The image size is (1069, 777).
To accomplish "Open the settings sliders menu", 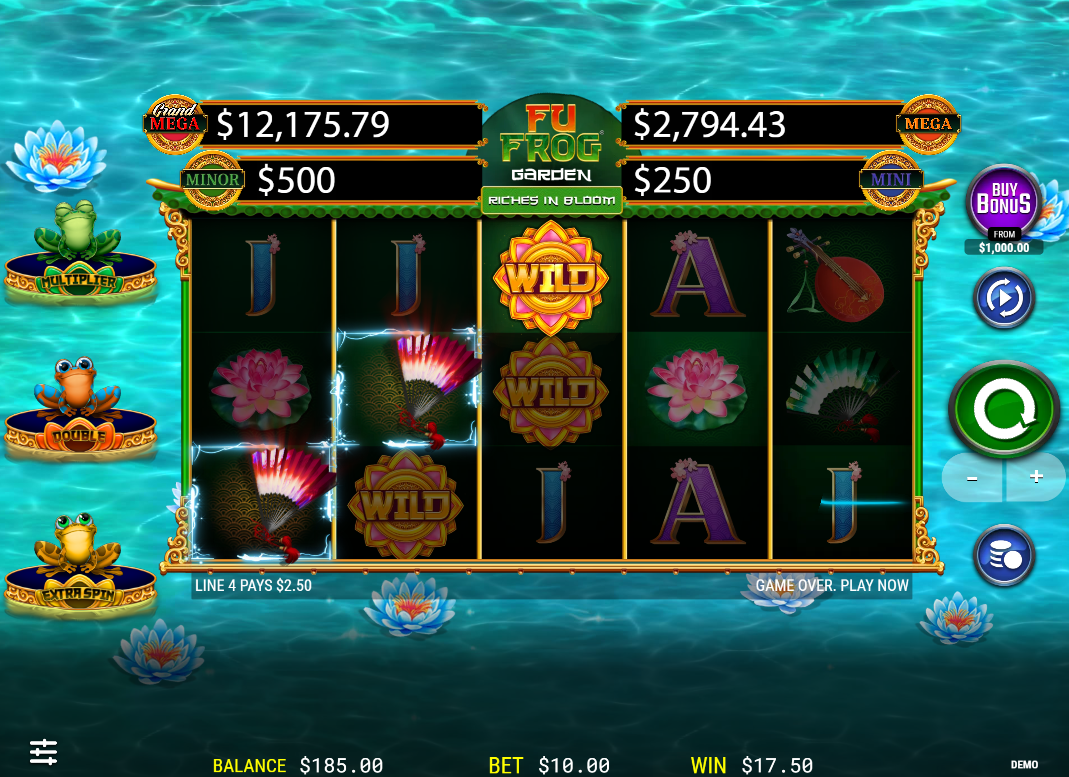I will pyautogui.click(x=43, y=750).
